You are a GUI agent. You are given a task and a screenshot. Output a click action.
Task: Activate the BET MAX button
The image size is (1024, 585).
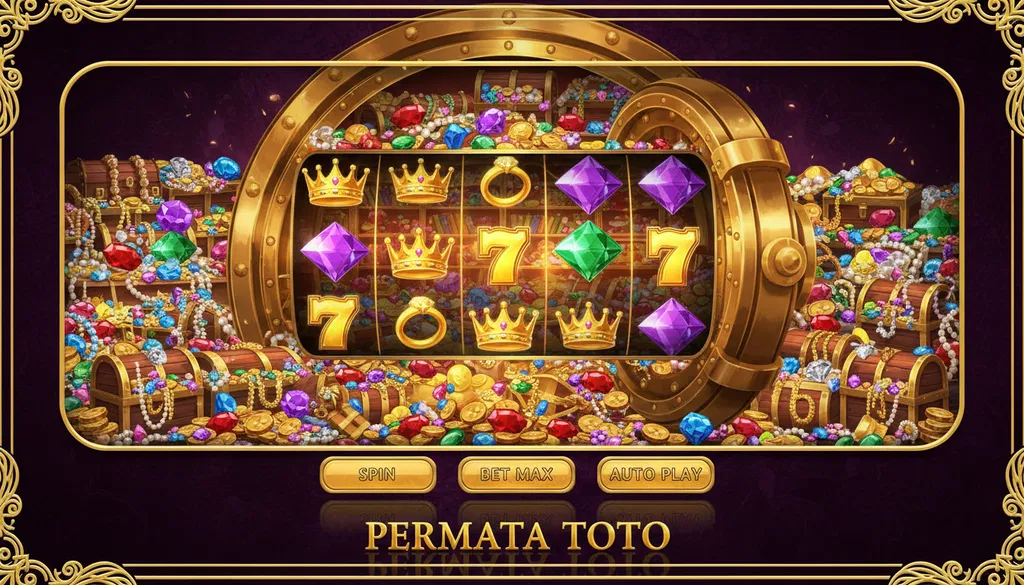516,474
